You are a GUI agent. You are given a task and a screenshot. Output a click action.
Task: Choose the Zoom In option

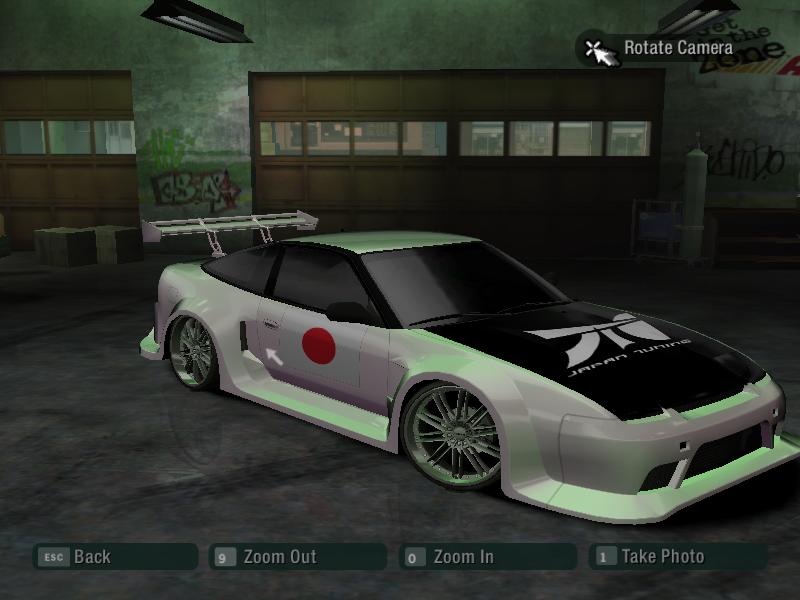[462, 557]
